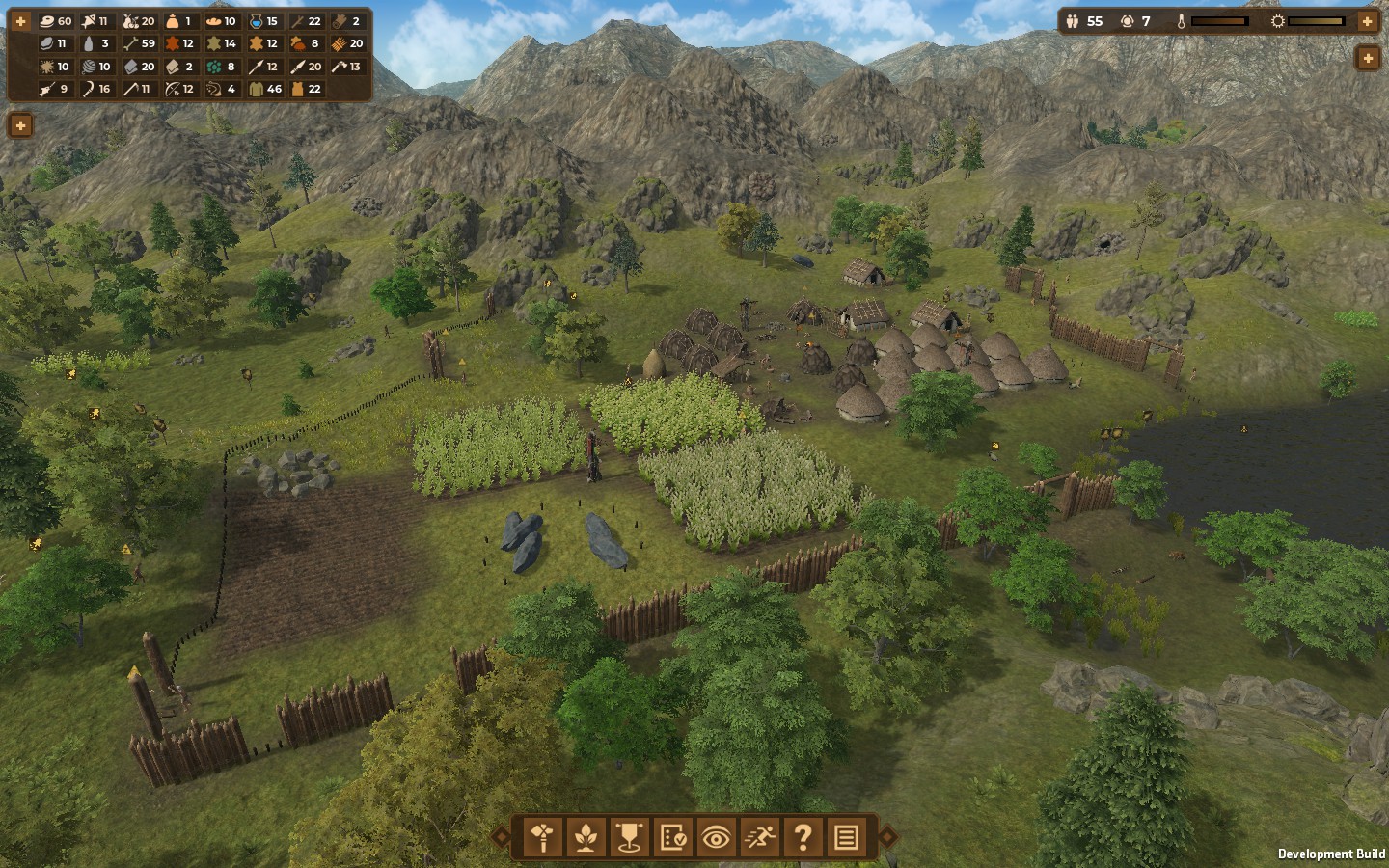The image size is (1389, 868).
Task: Toggle the plus button on the resource panel
Action: click(20, 21)
